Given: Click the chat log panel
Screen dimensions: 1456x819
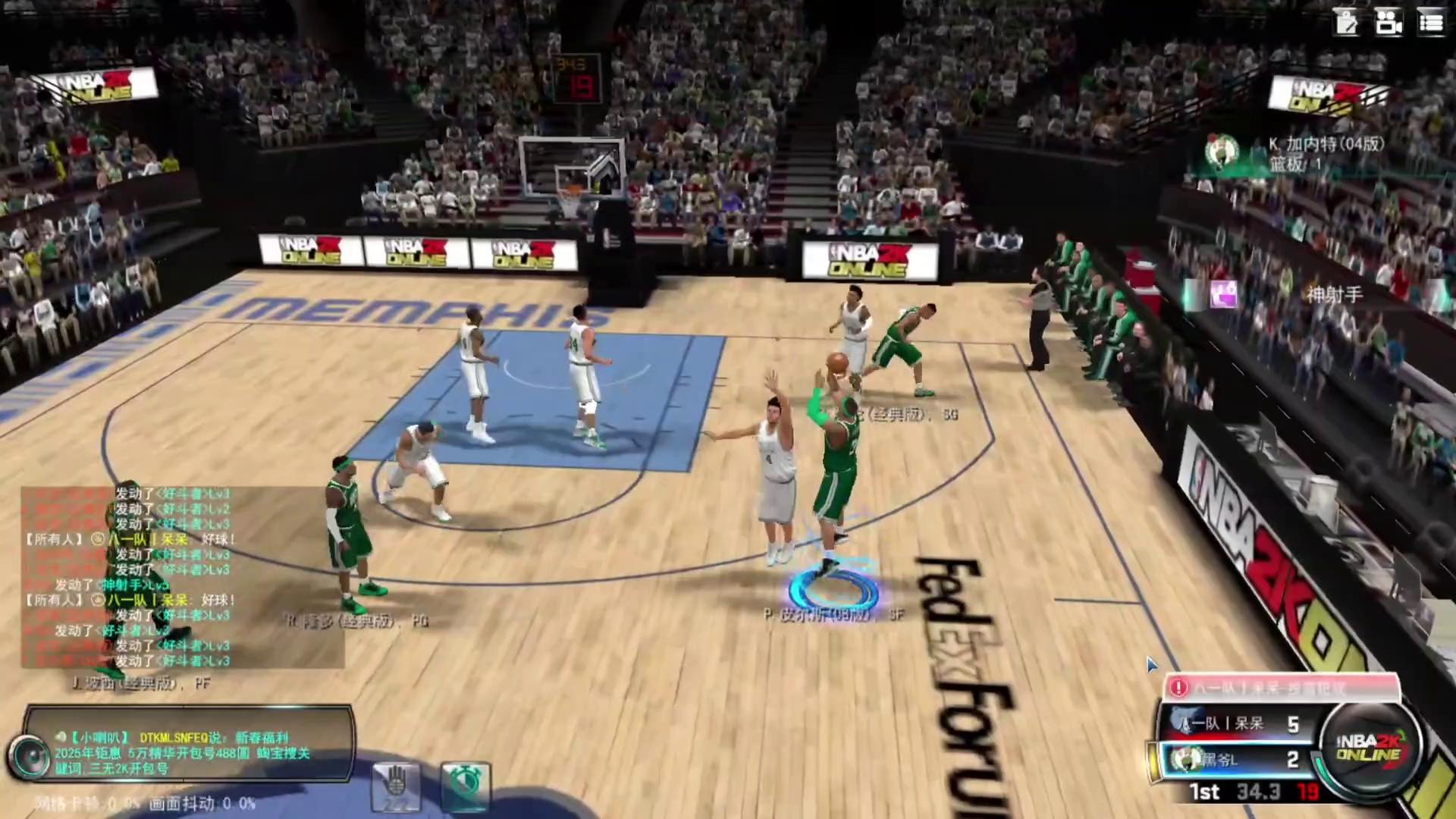Looking at the screenshot, I should coord(182,577).
